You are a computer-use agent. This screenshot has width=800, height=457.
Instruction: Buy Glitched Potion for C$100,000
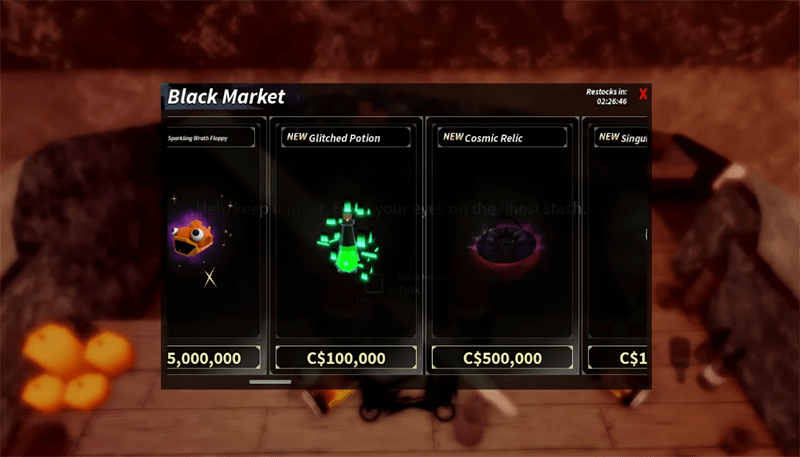(x=345, y=358)
